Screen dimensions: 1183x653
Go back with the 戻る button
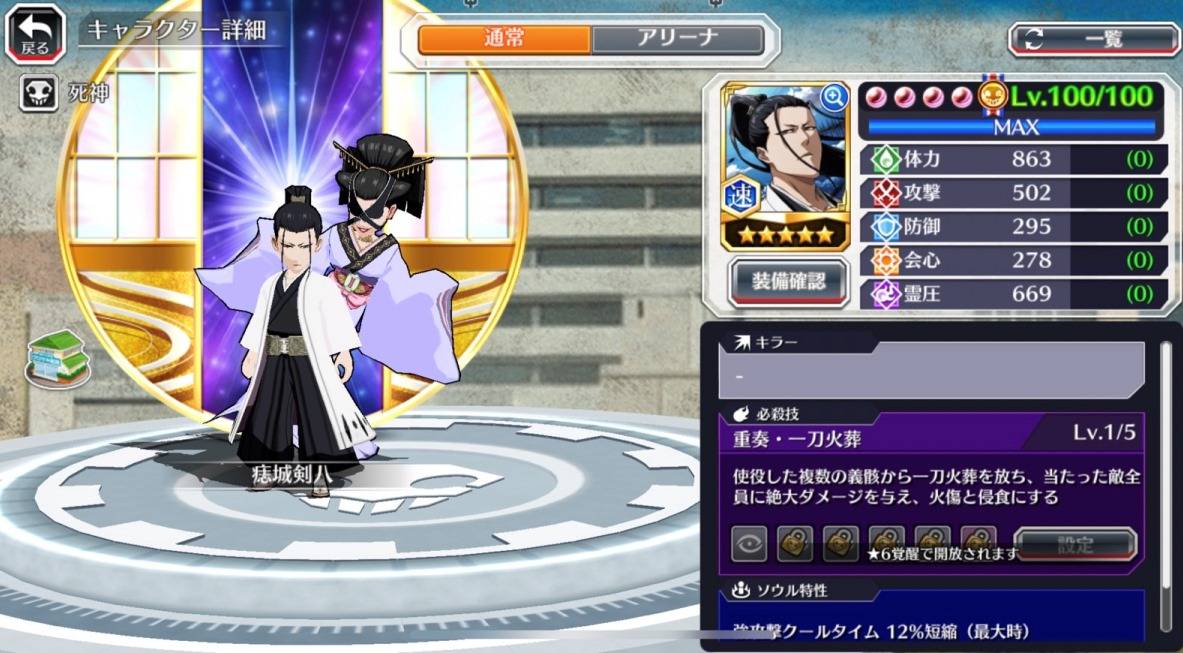[x=36, y=34]
